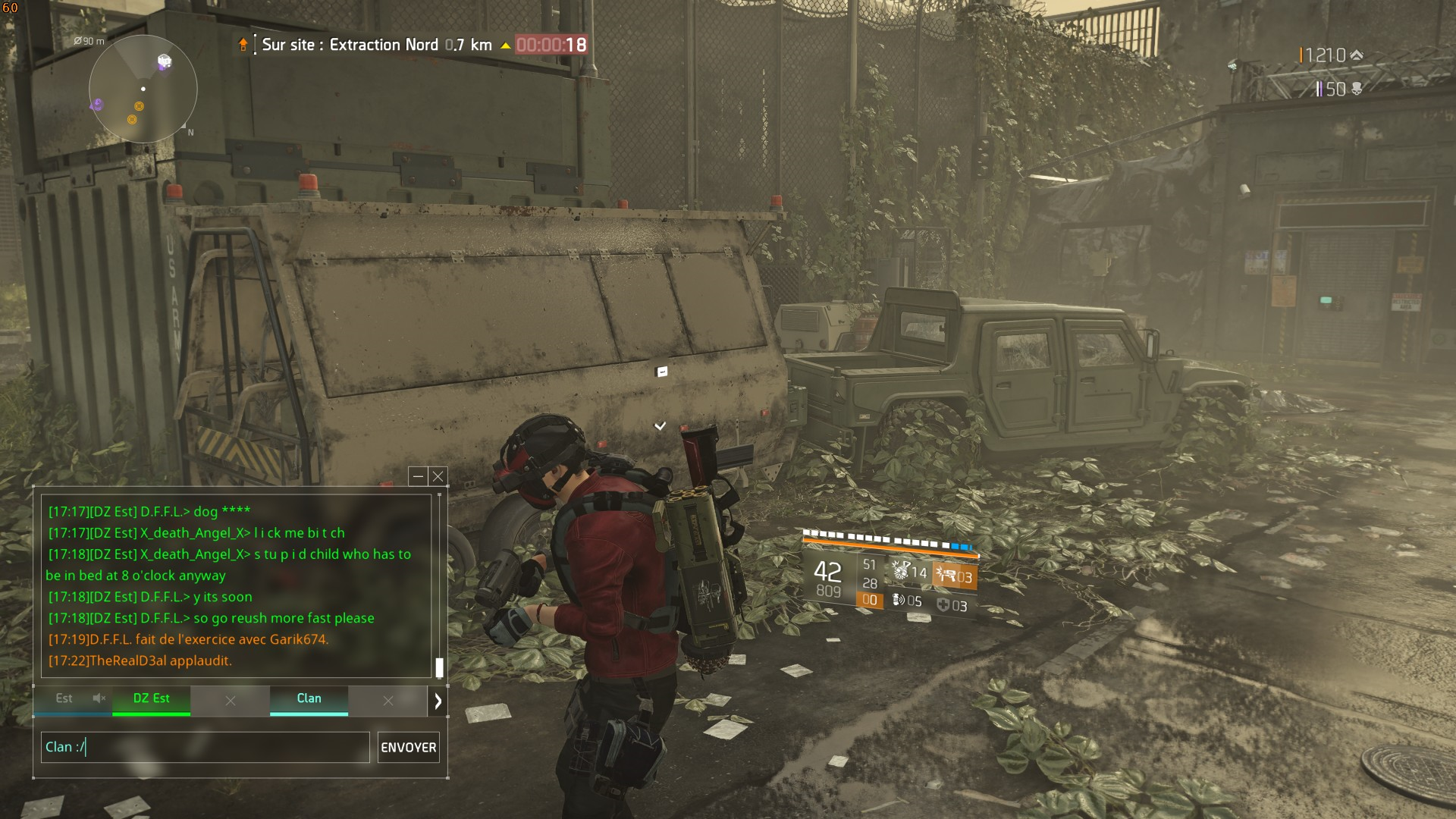Image resolution: width=1456 pixels, height=819 pixels.
Task: Select the grenade count icon
Action: pos(899,601)
